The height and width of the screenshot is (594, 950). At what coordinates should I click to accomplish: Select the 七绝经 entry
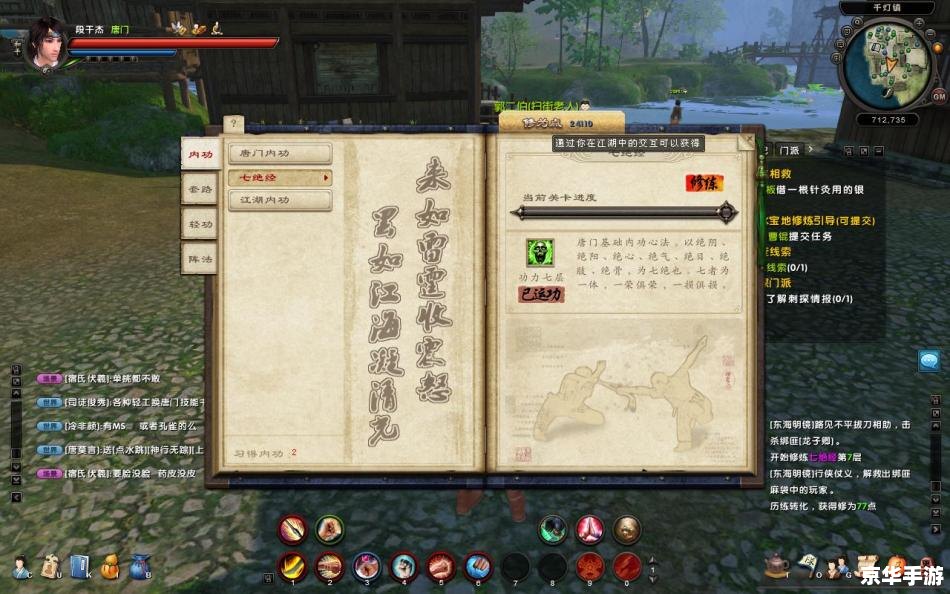tap(280, 177)
